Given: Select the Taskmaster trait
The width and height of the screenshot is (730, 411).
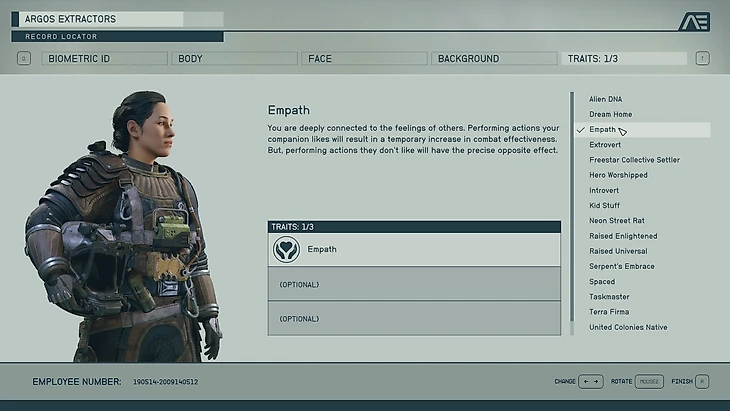Looking at the screenshot, I should 608,297.
